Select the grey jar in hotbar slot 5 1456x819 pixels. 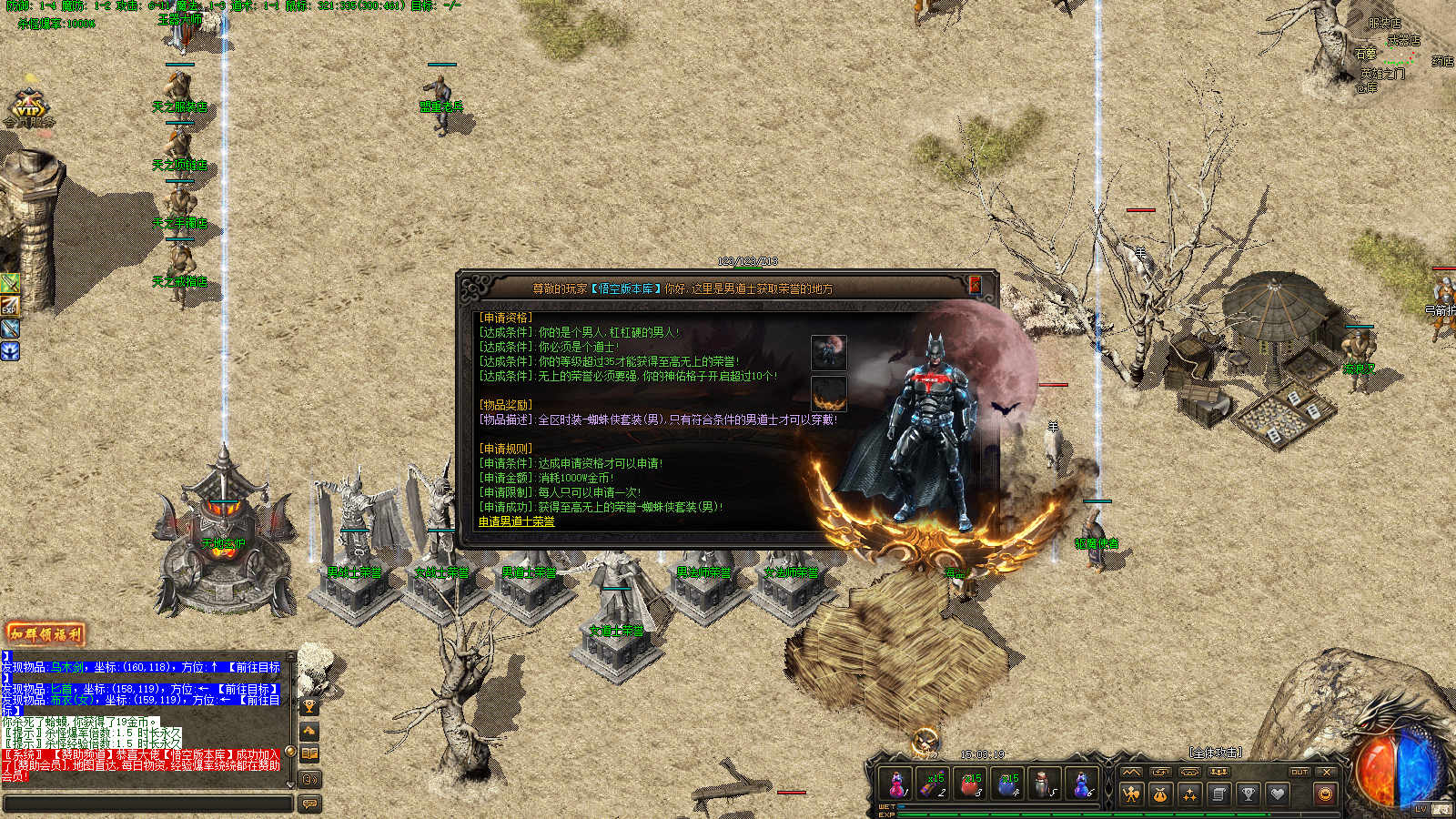point(1045,784)
